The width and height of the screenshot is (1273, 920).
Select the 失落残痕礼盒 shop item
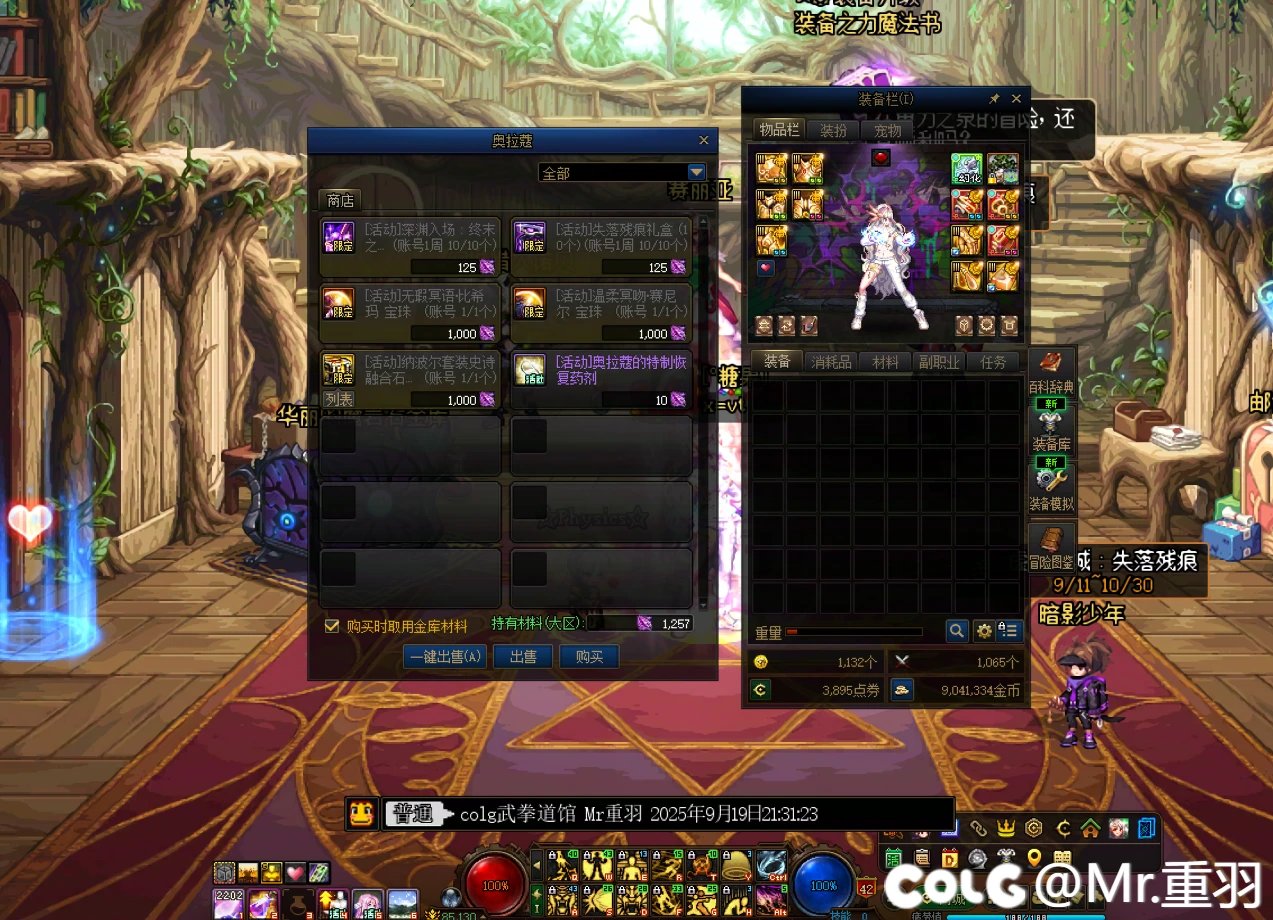(600, 247)
